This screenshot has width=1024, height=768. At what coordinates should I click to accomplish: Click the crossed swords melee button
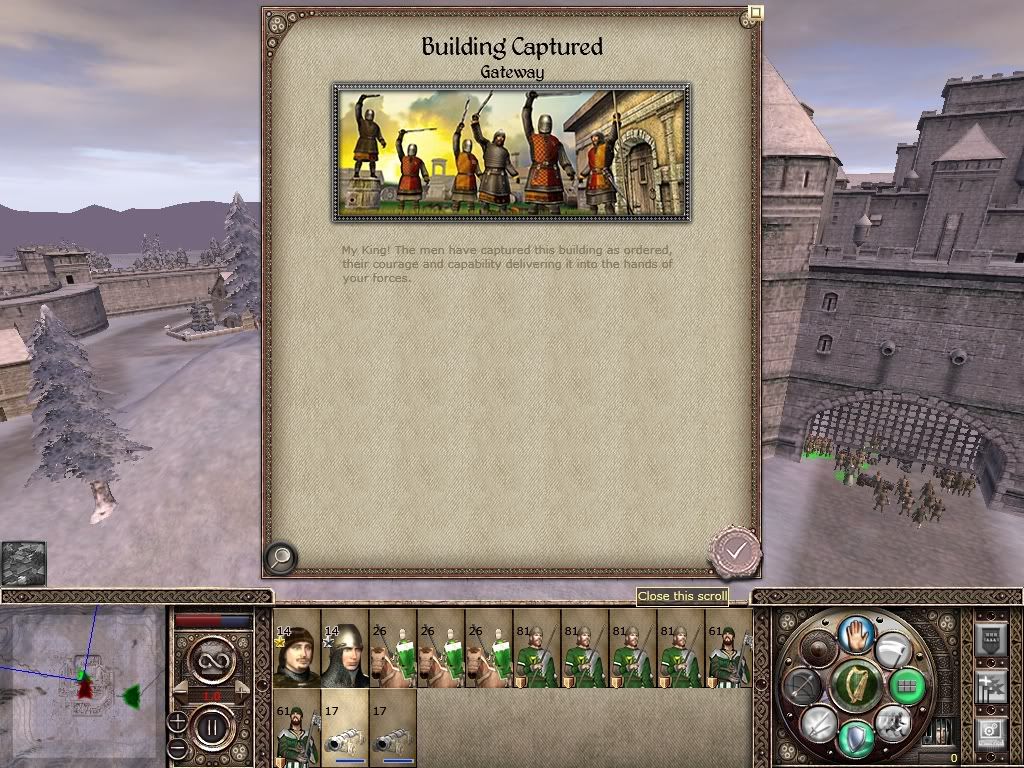coord(818,722)
